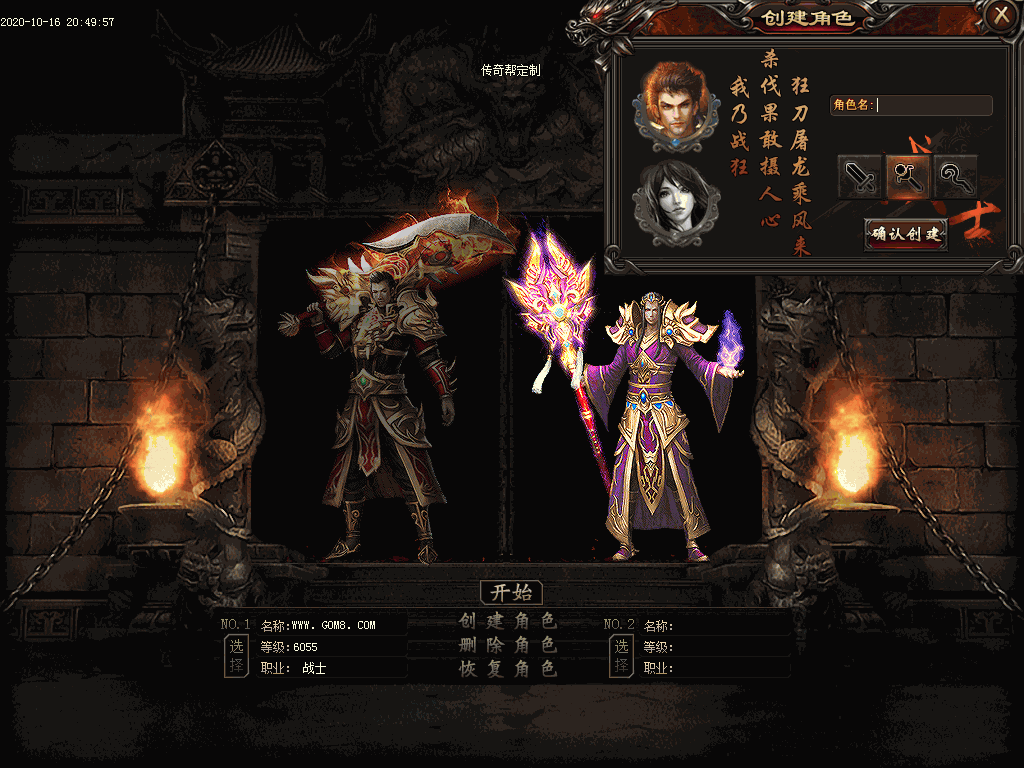Screen dimensions: 1024x768
Task: Pick the sword warrior class icon
Action: click(x=860, y=177)
